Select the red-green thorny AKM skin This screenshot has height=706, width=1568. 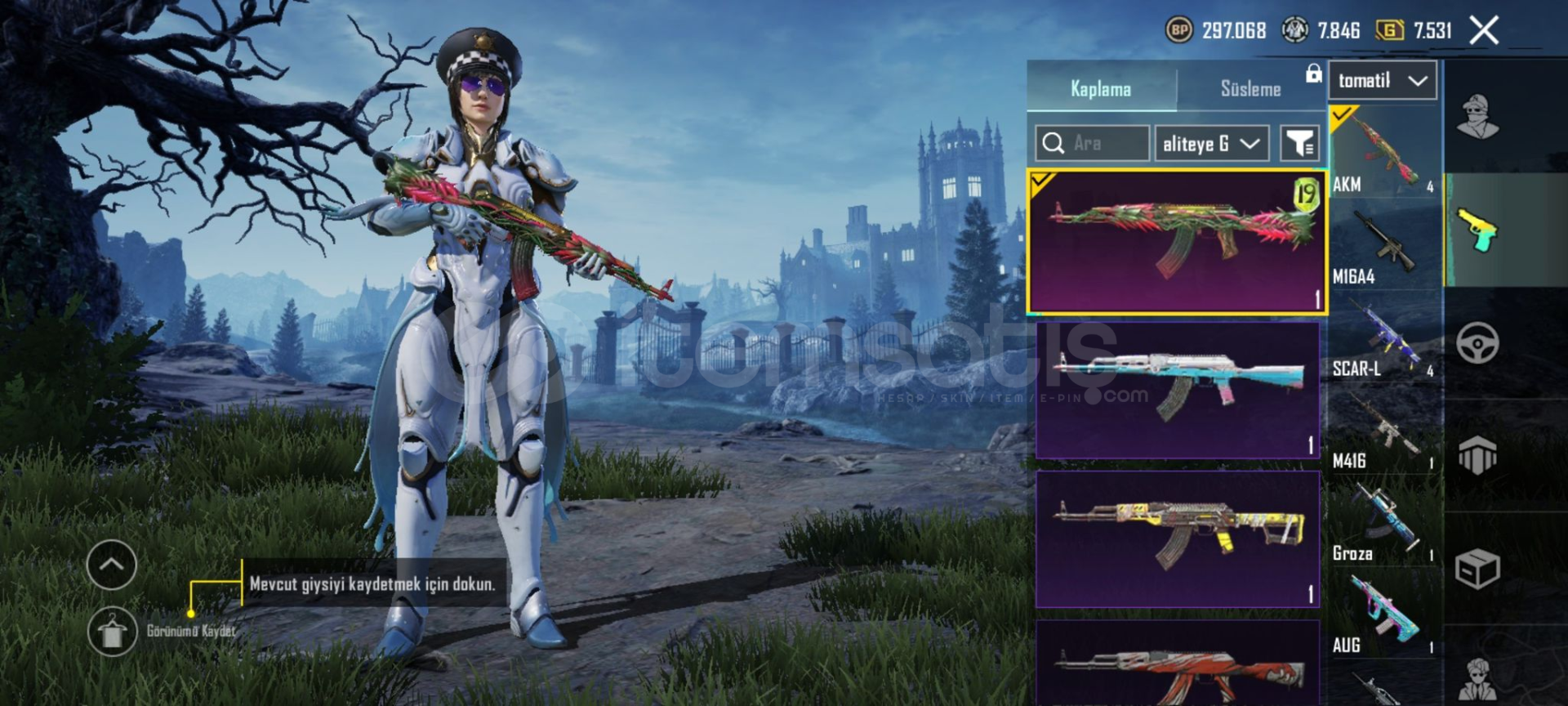tap(1176, 242)
